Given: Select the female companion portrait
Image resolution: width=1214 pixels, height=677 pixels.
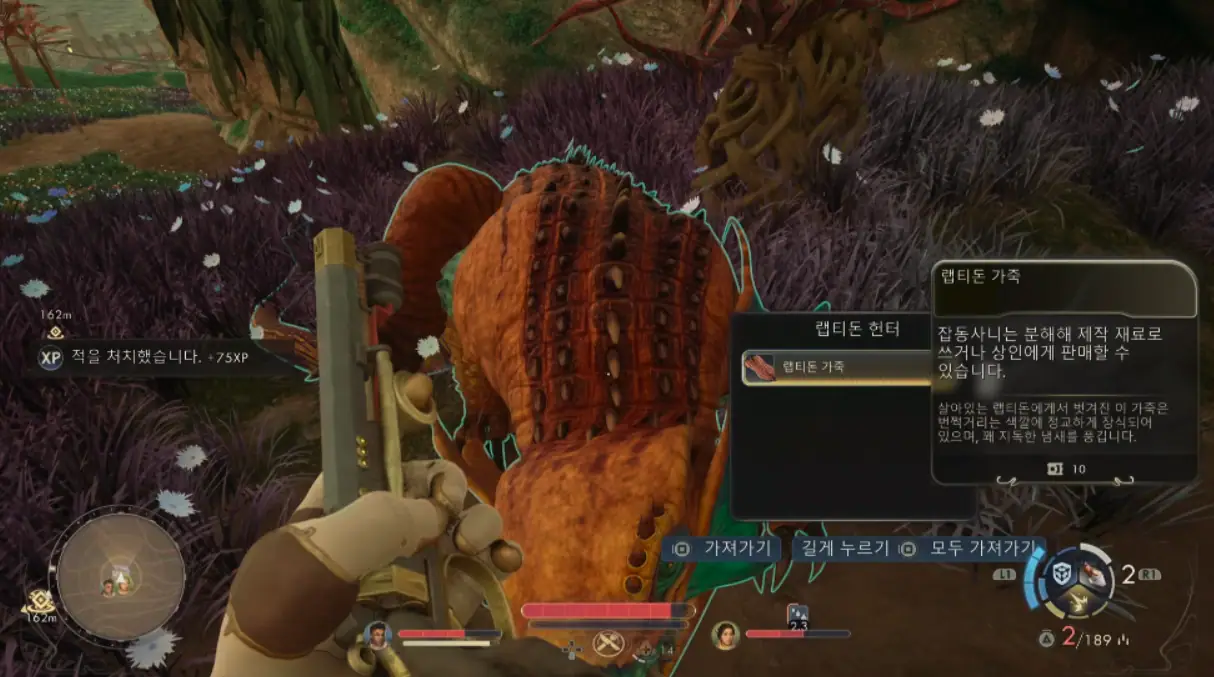Looking at the screenshot, I should coord(725,634).
